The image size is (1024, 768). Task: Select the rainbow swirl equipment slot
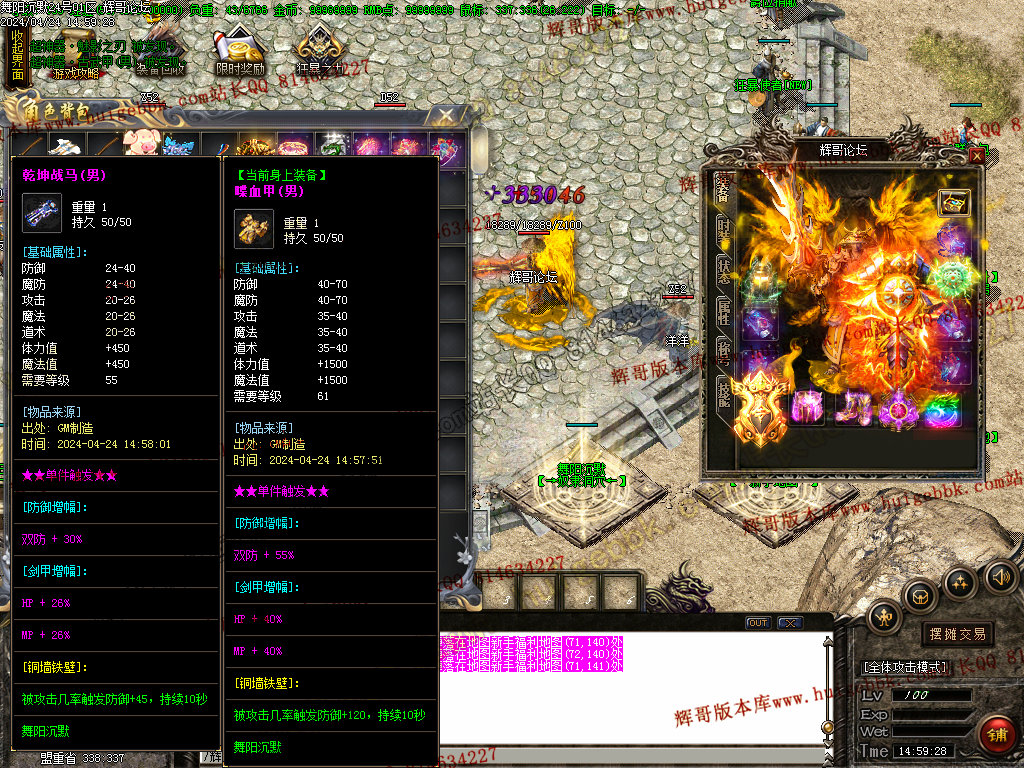click(940, 409)
